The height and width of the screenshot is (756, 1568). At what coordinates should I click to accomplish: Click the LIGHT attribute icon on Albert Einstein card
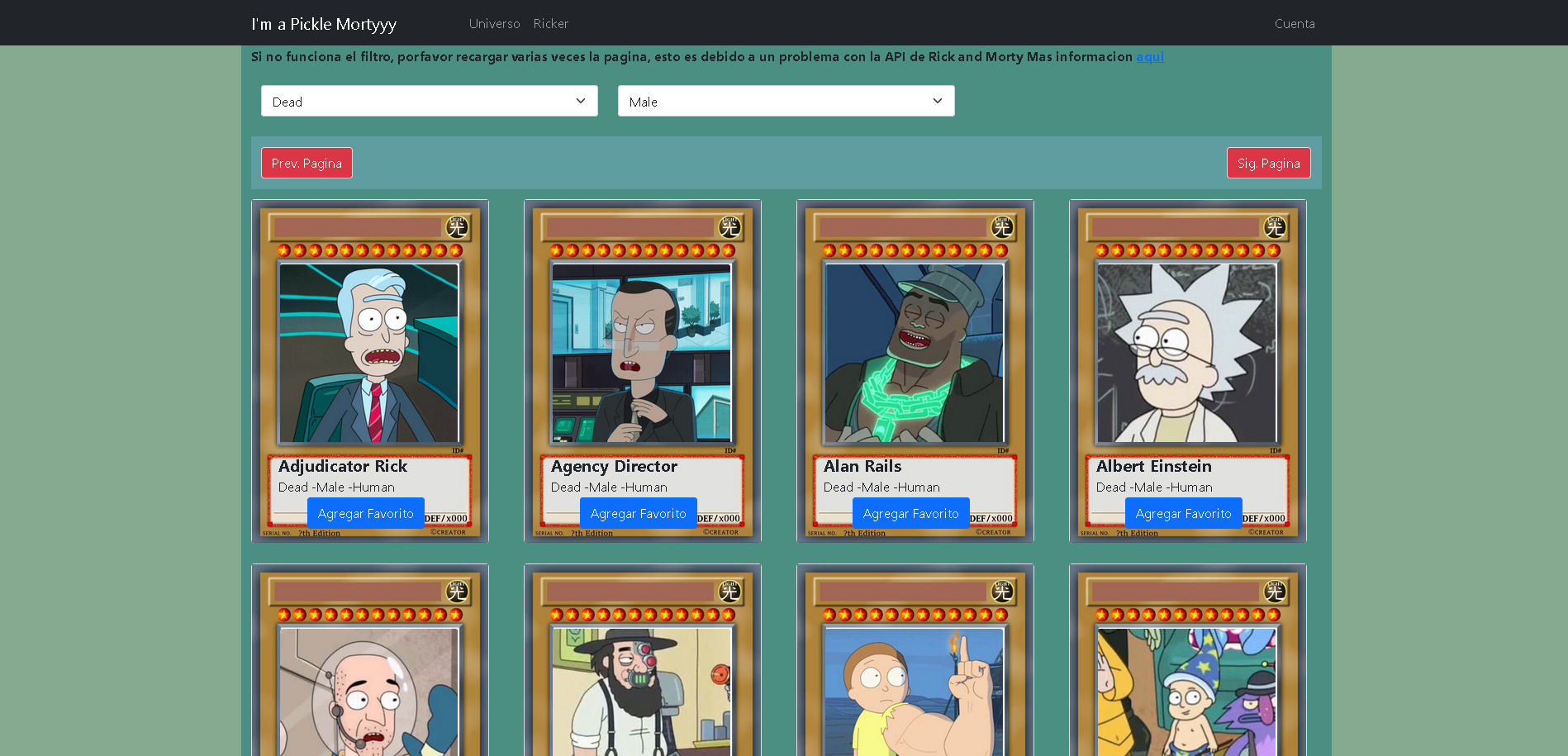[x=1274, y=227]
